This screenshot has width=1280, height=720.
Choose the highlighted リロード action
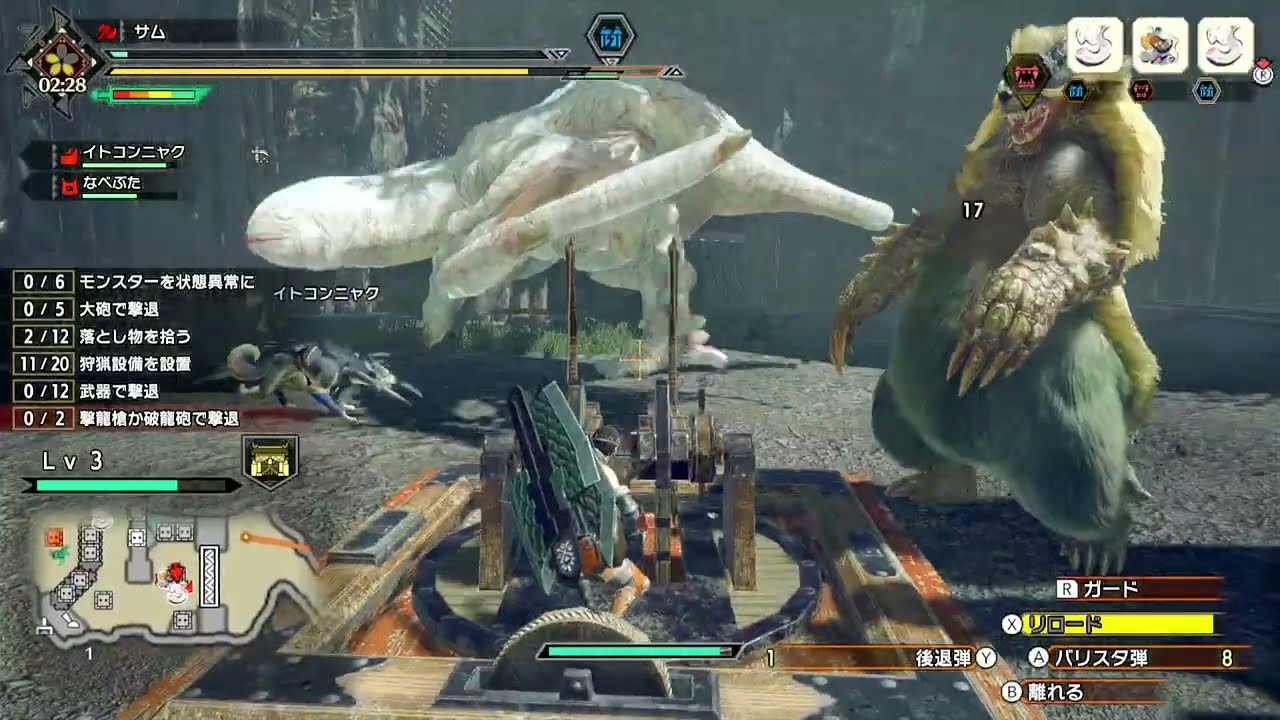click(1120, 624)
